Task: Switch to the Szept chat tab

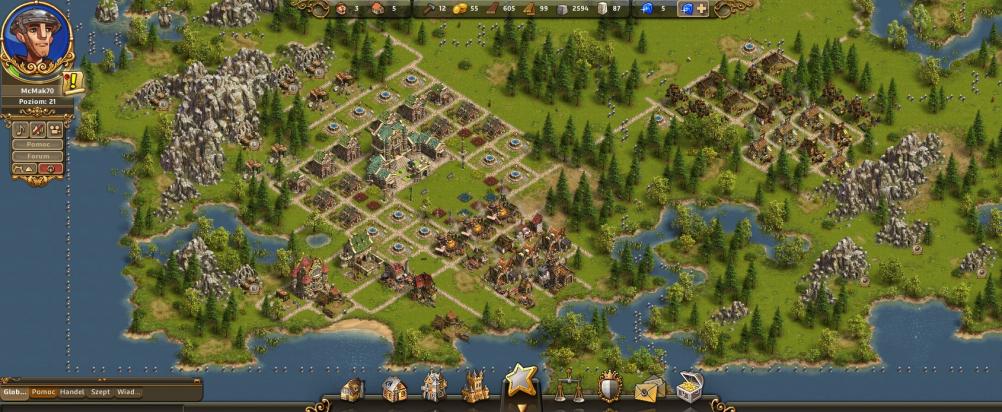Action: tap(101, 392)
